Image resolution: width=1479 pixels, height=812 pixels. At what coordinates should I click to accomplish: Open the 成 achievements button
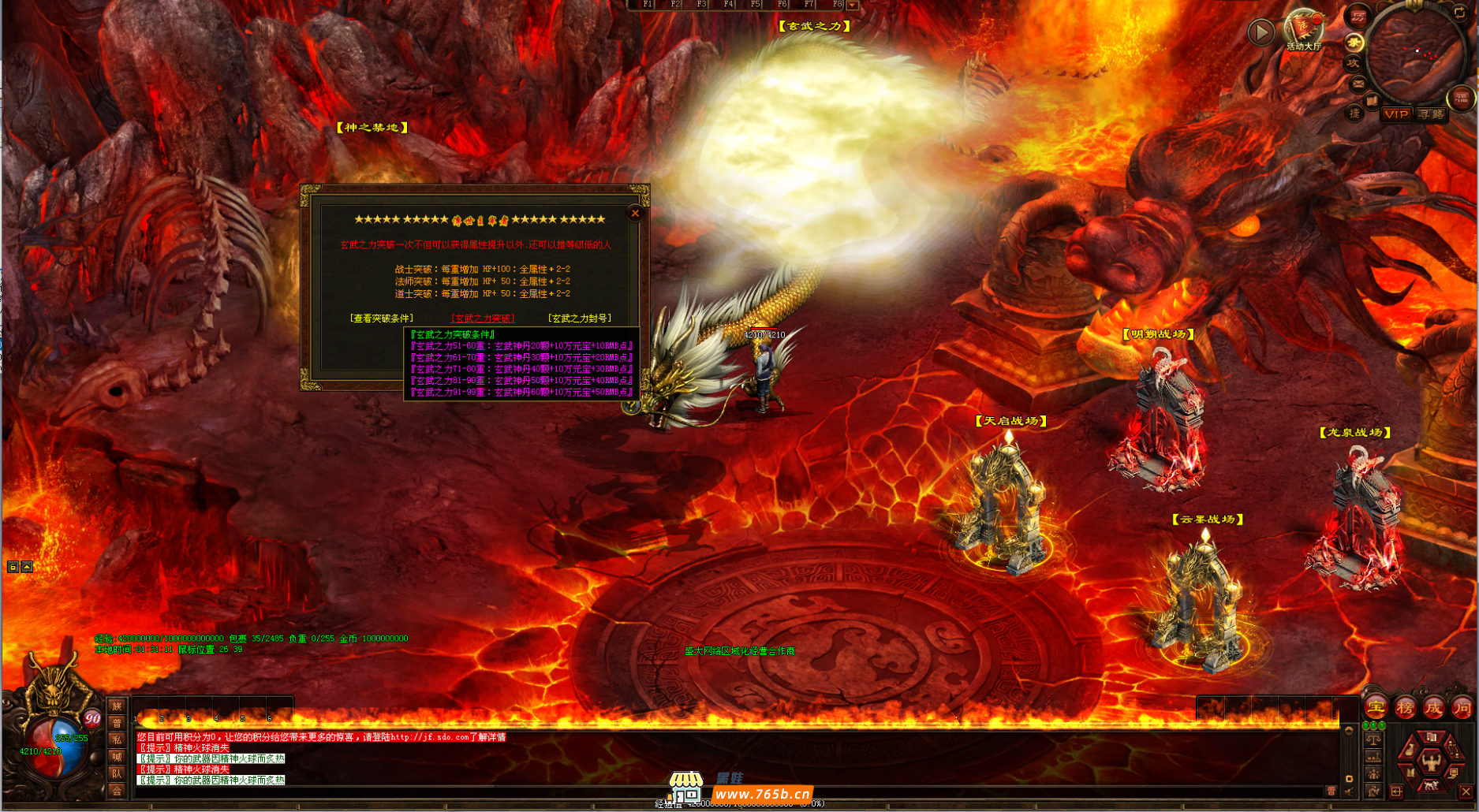click(x=1433, y=707)
